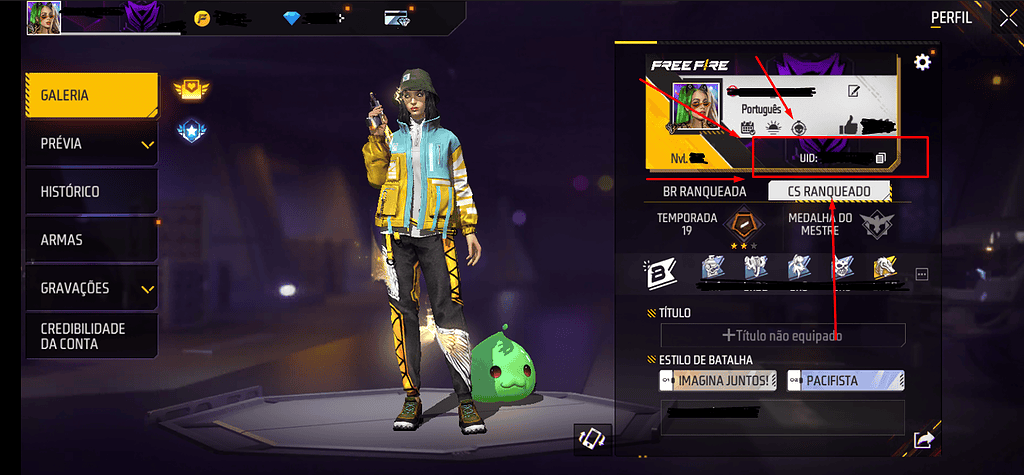This screenshot has height=475, width=1024.
Task: Open the Galeria section
Action: point(92,96)
